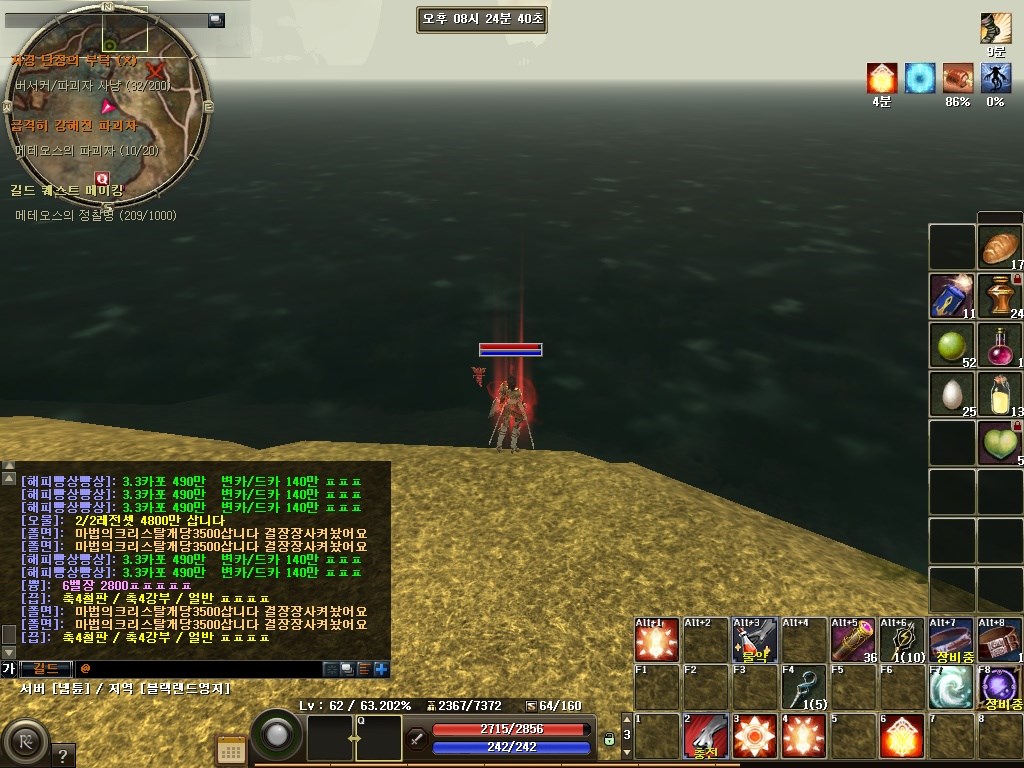Viewport: 1024px width, 768px height.
Task: Use the Alt+6 lightning staff item
Action: click(902, 640)
